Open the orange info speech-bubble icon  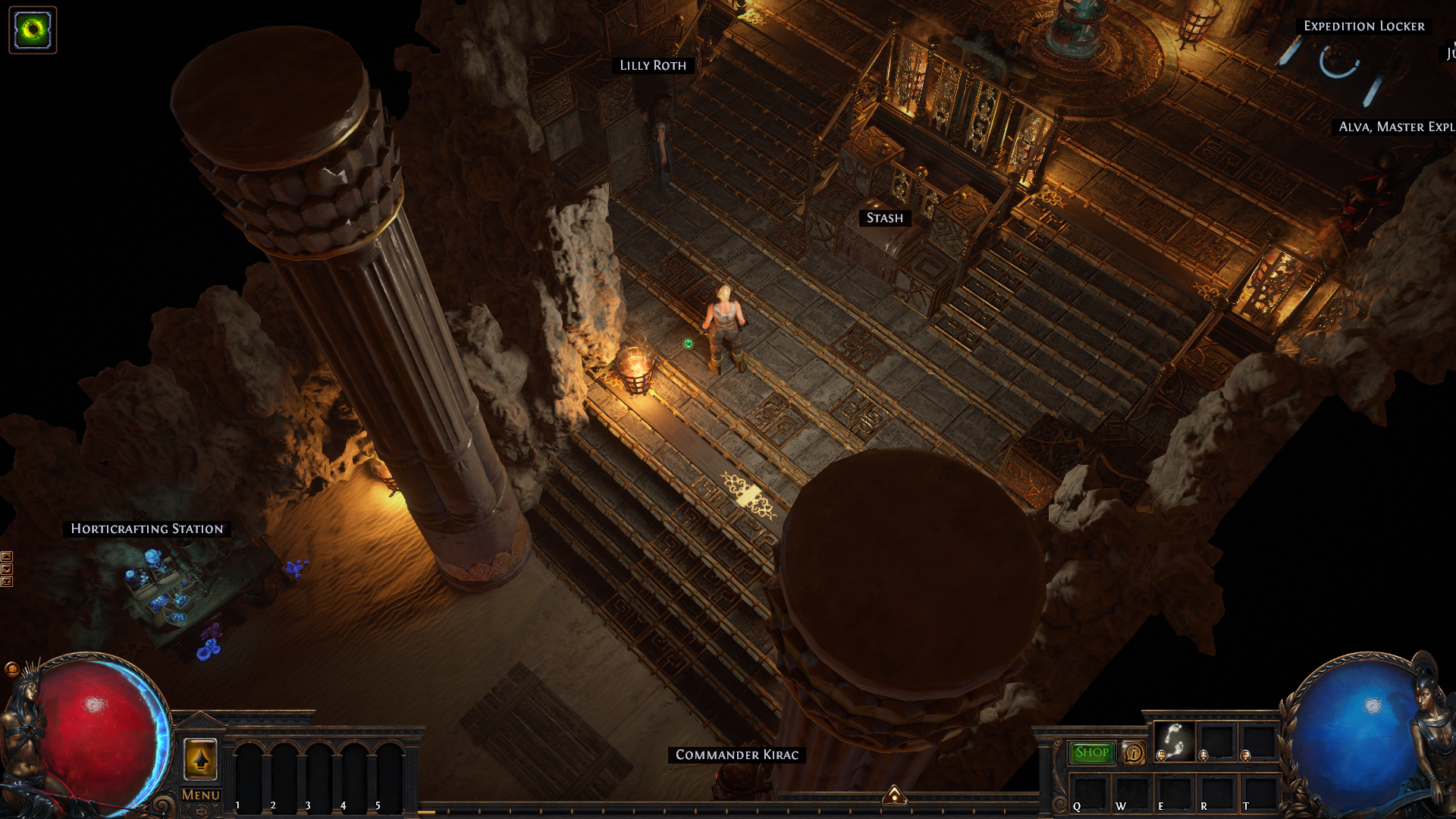tap(1134, 753)
